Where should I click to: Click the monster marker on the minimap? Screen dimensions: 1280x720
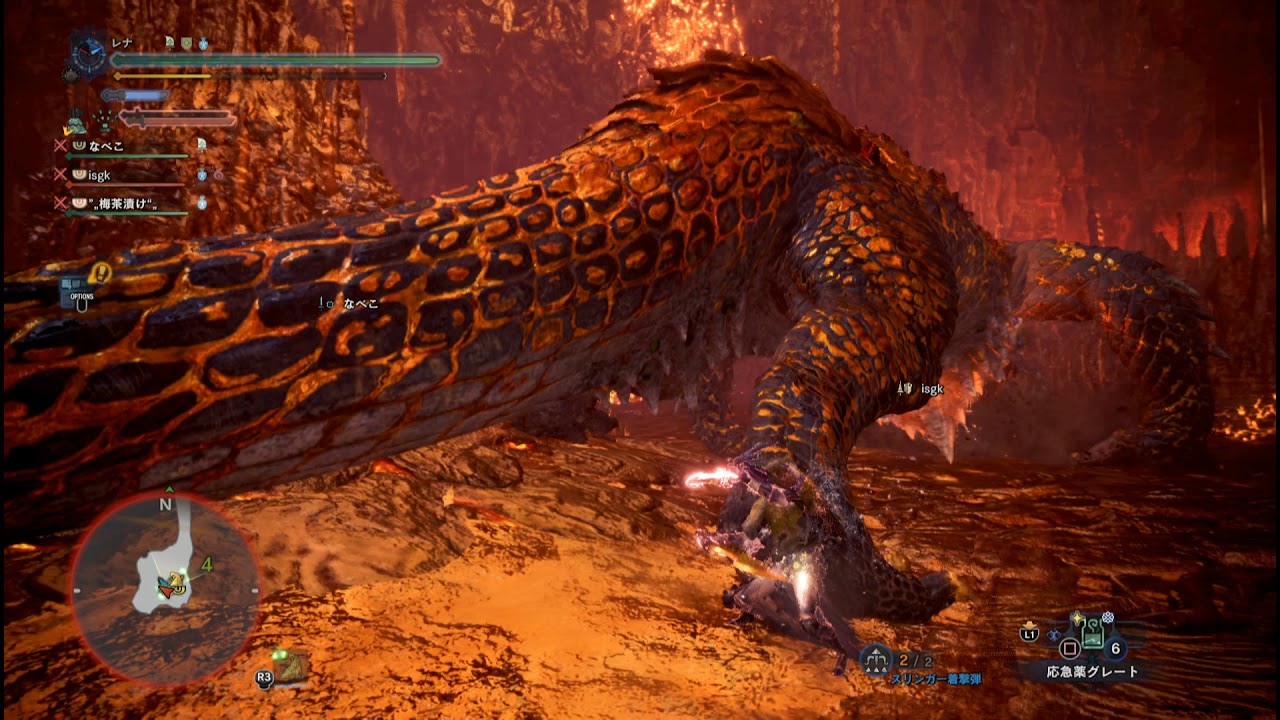click(x=176, y=583)
